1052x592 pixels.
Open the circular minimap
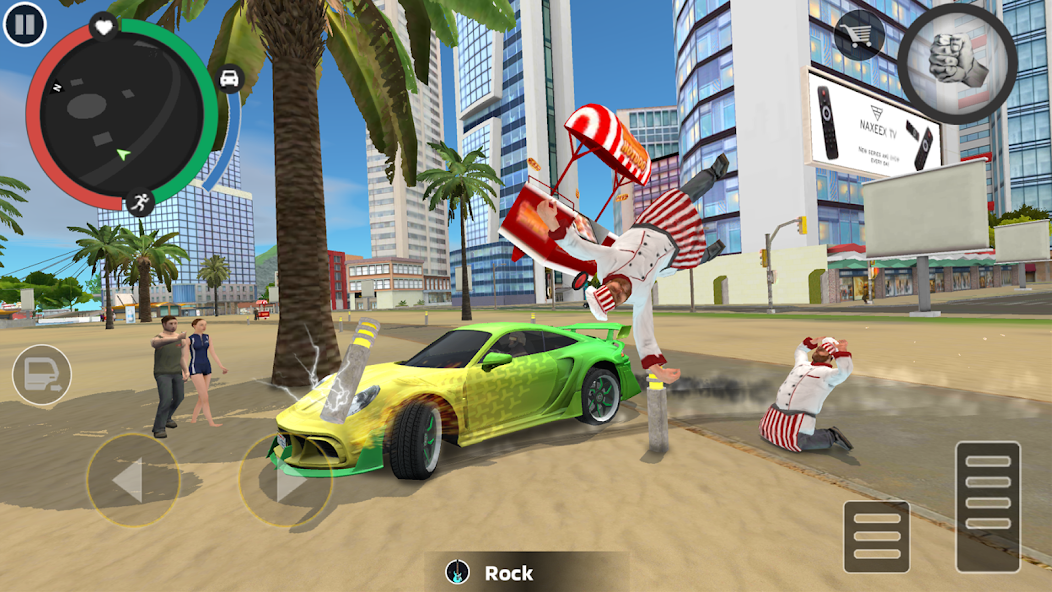click(120, 118)
